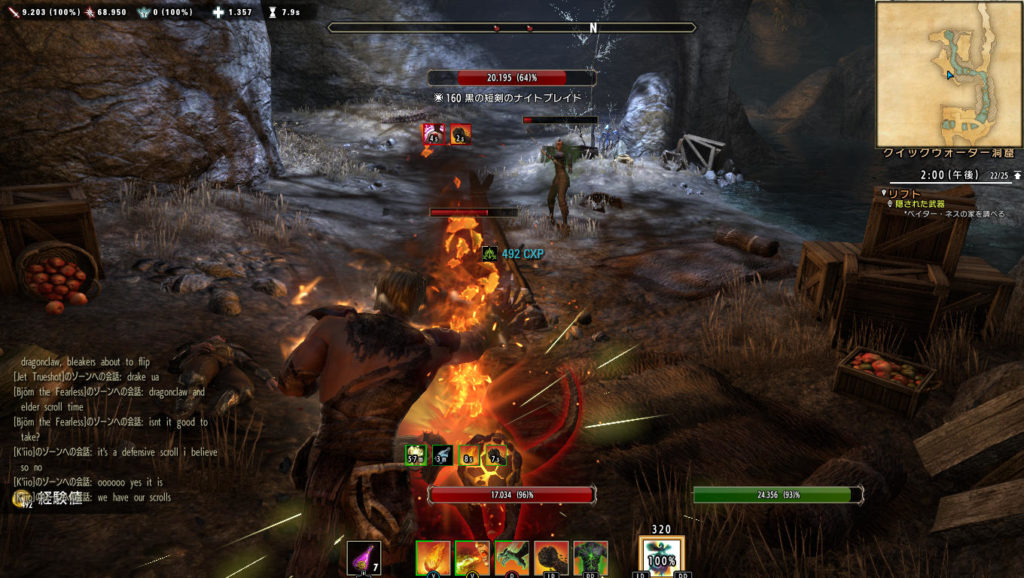Select the リフト quest tracker entry

click(905, 192)
